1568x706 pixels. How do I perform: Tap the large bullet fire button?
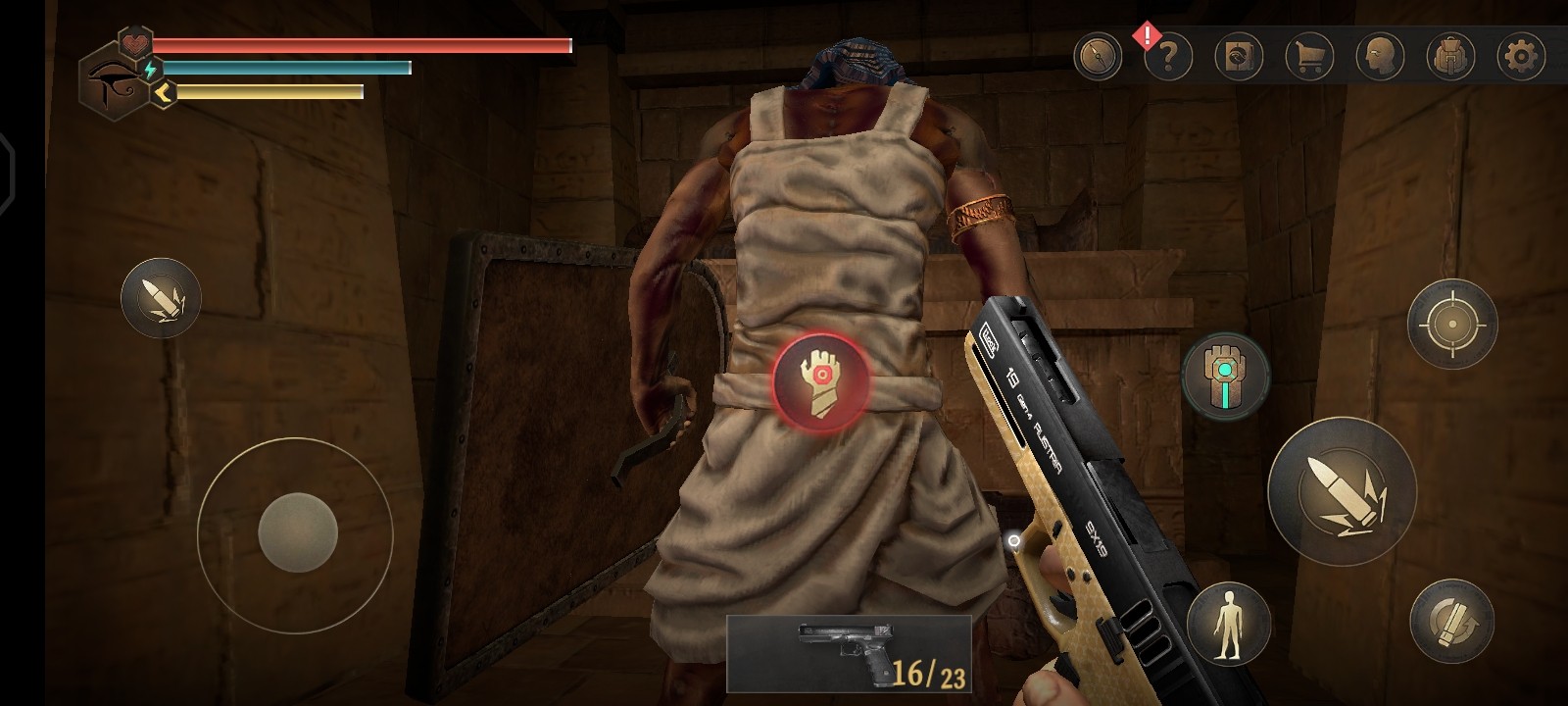coord(1342,490)
